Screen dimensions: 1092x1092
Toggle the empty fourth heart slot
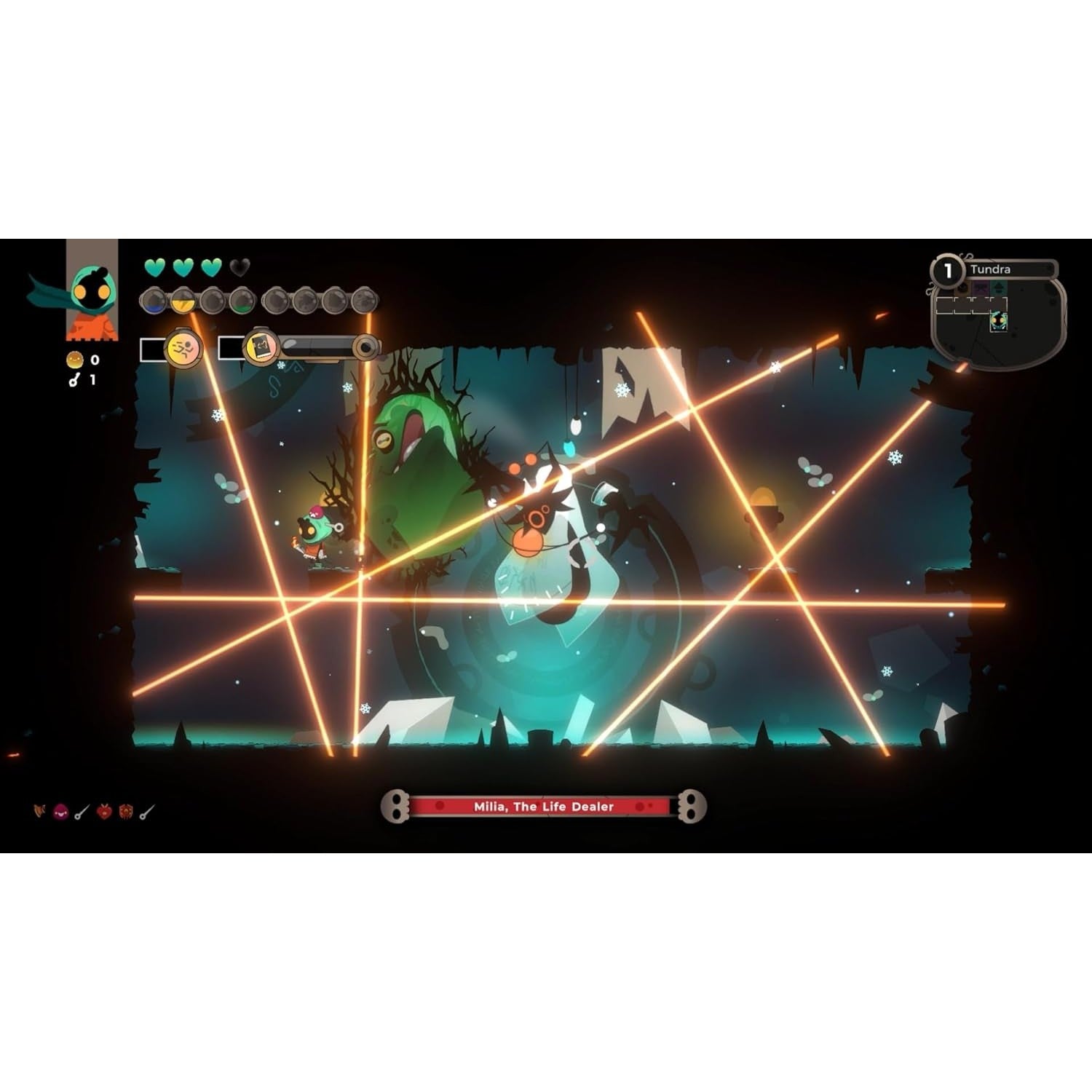pos(238,267)
